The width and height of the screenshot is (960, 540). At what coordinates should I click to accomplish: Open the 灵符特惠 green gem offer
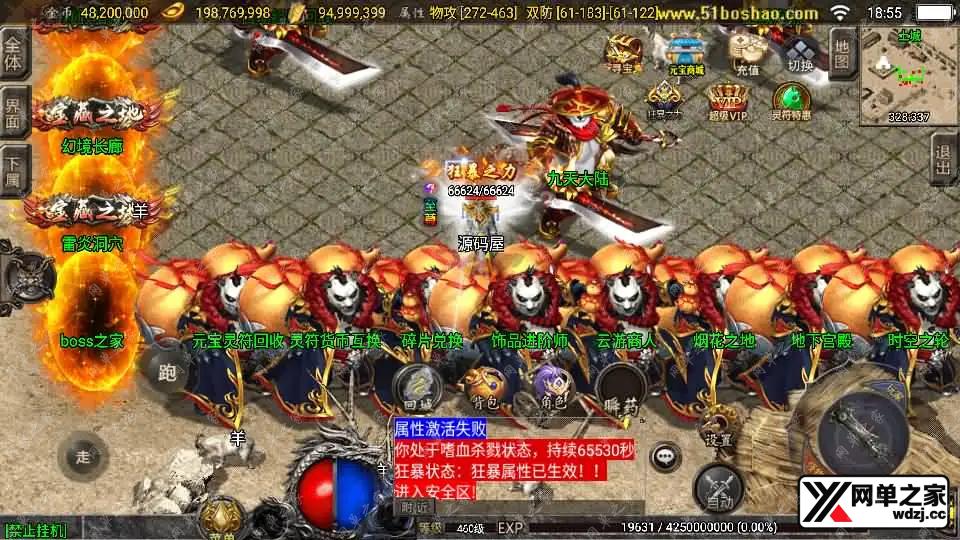(x=790, y=101)
